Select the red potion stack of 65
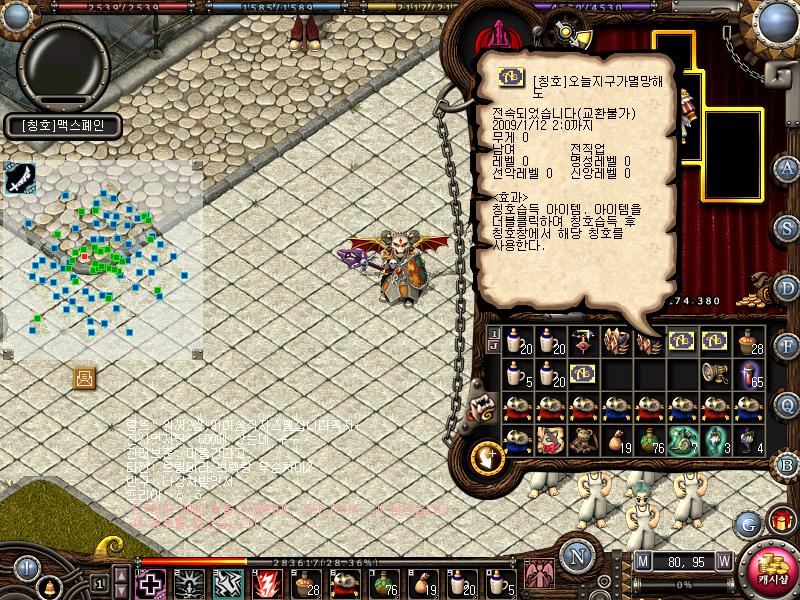800x600 pixels. click(750, 373)
